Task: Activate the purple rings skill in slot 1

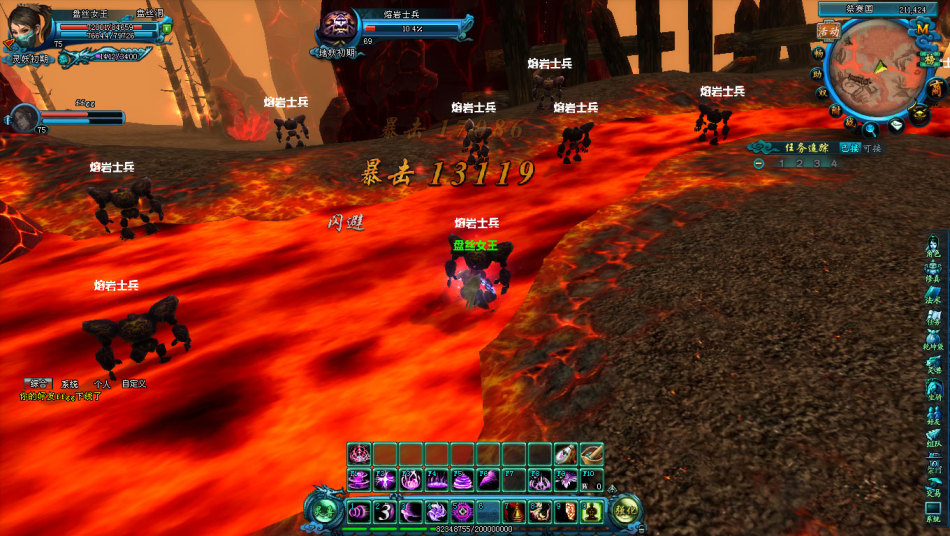Action: tap(359, 512)
